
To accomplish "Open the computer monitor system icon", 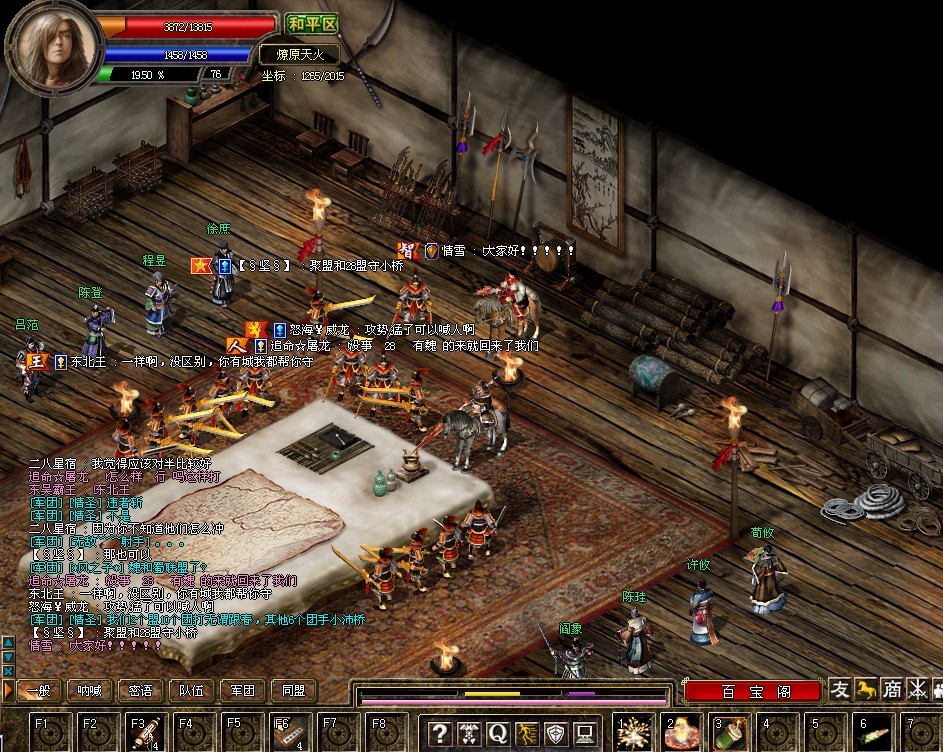I will coord(585,733).
